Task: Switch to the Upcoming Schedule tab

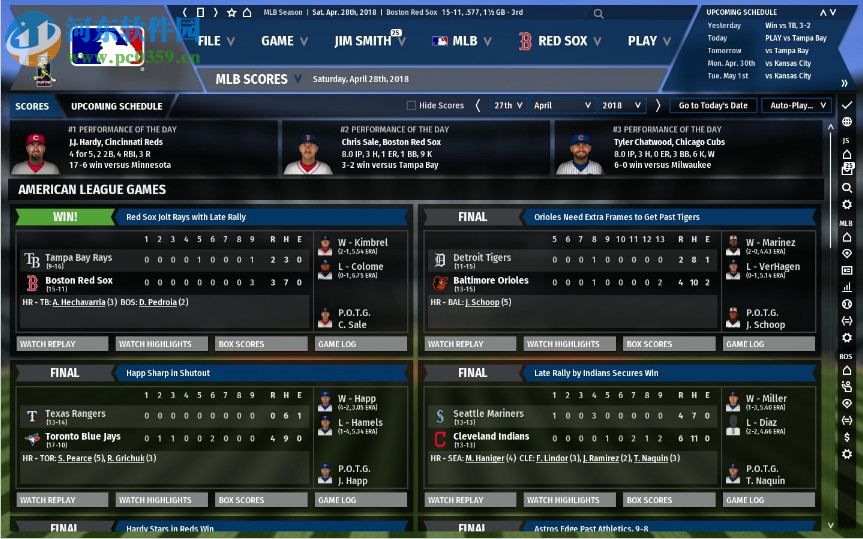Action: pyautogui.click(x=116, y=106)
